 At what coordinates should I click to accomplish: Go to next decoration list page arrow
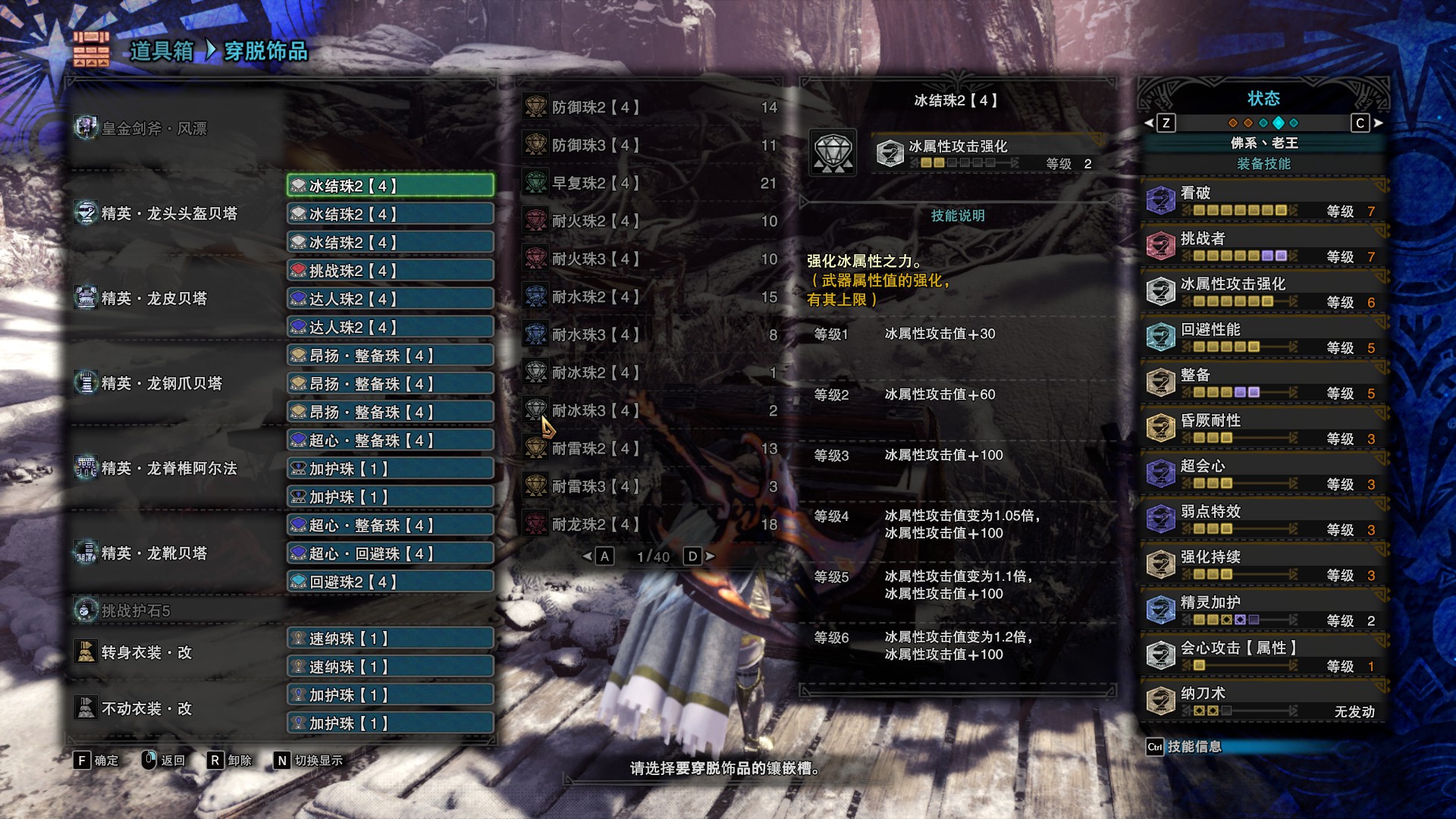pyautogui.click(x=710, y=557)
